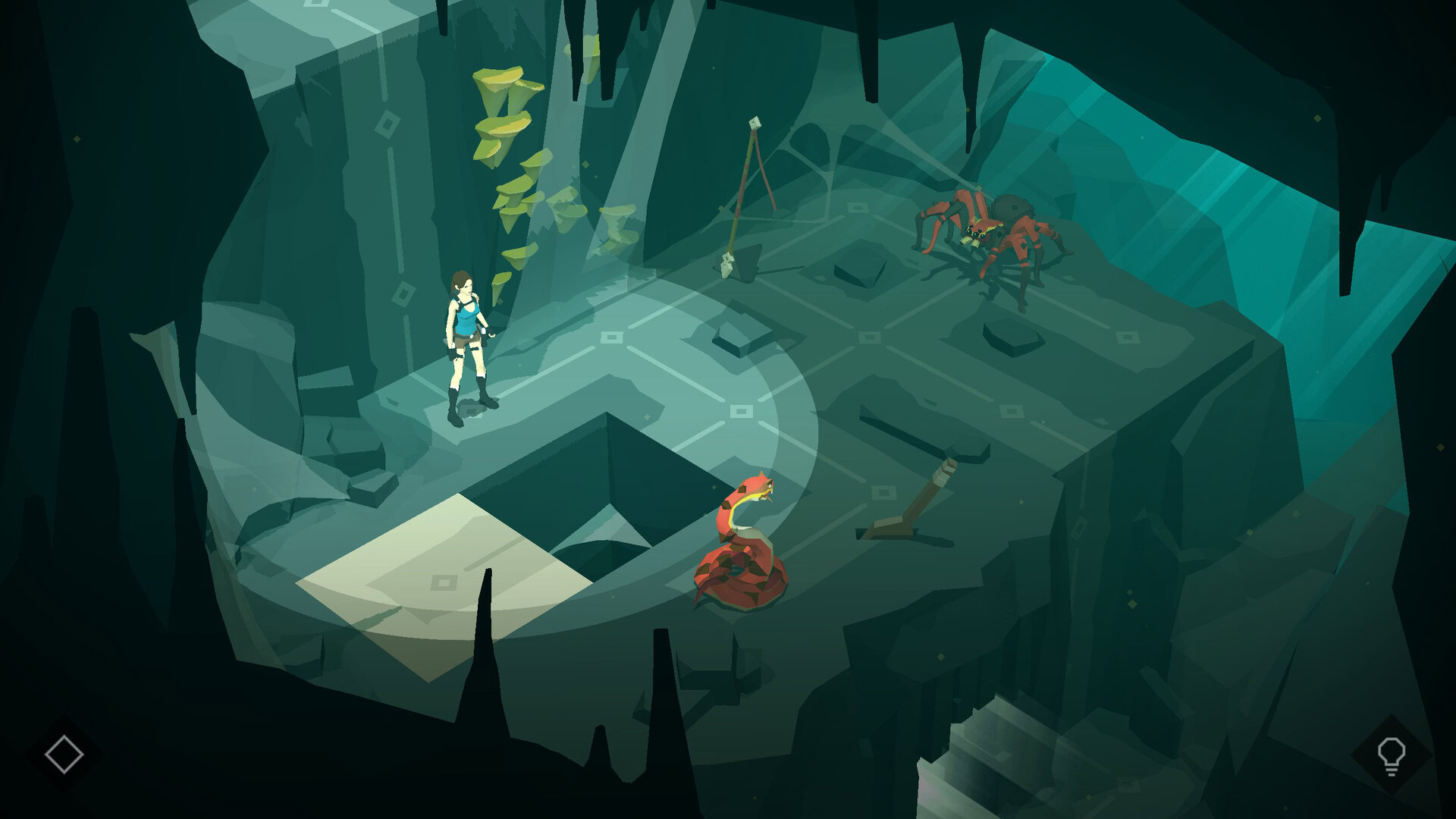
Task: Show a hint with the lightbulb icon
Action: point(1391,755)
